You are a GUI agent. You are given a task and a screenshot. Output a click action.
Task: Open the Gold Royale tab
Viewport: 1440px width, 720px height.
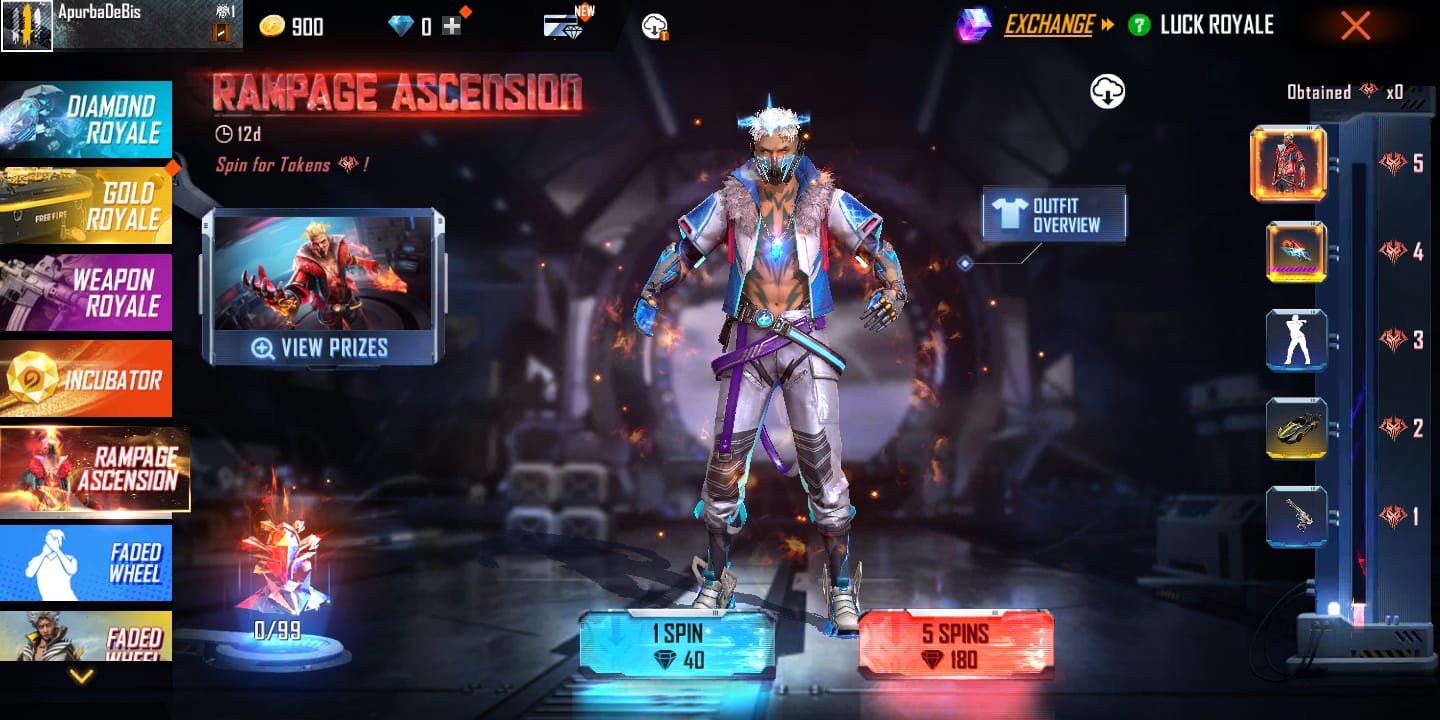pyautogui.click(x=86, y=205)
